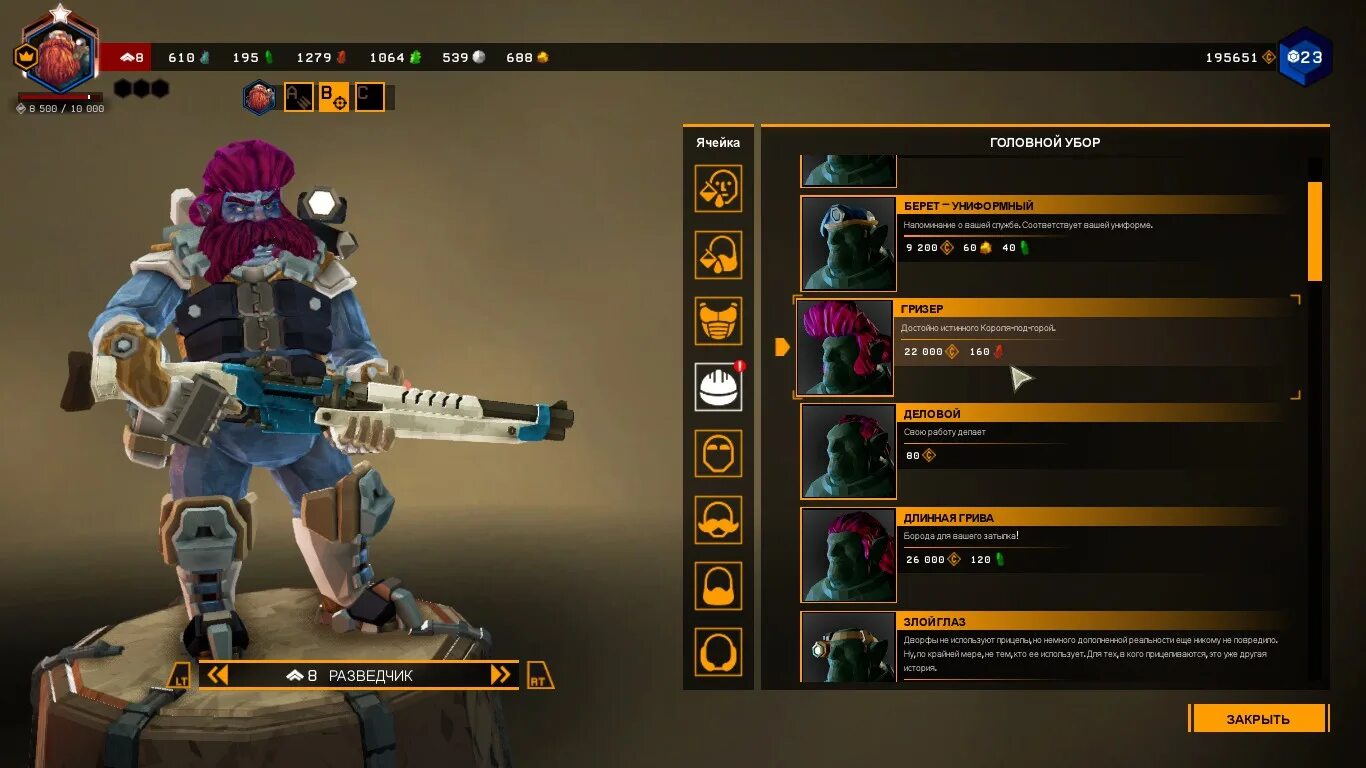Viewport: 1366px width, 768px height.
Task: Switch to the armor vest slot
Action: 718,321
